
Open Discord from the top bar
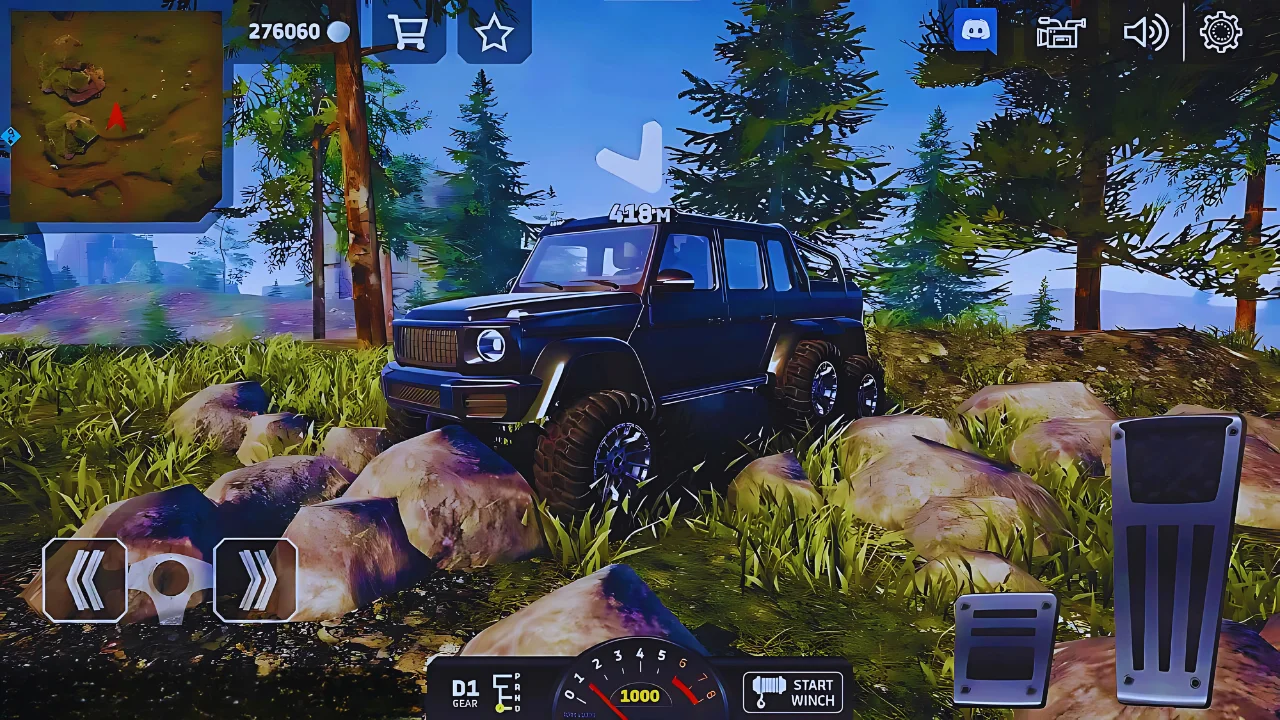tap(973, 31)
